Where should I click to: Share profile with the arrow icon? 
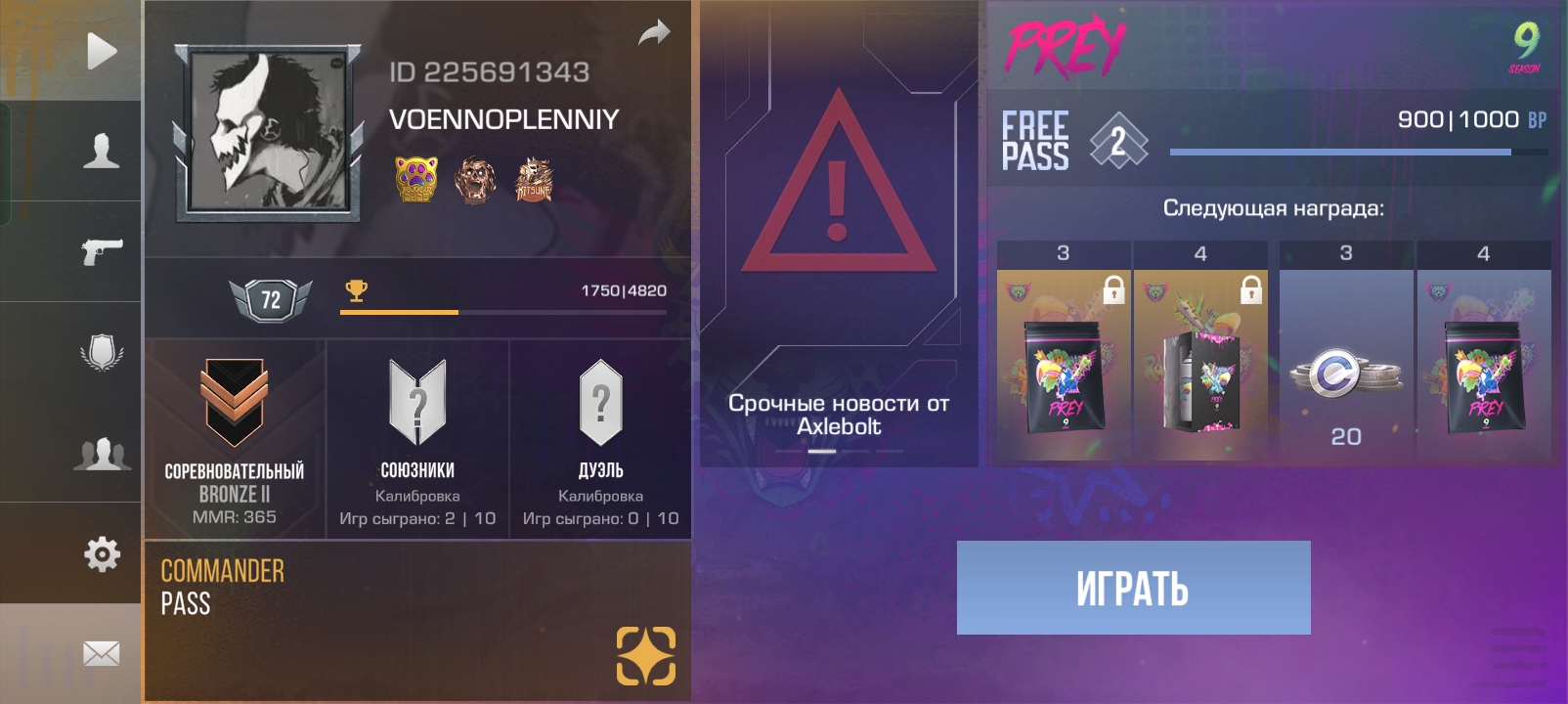654,33
